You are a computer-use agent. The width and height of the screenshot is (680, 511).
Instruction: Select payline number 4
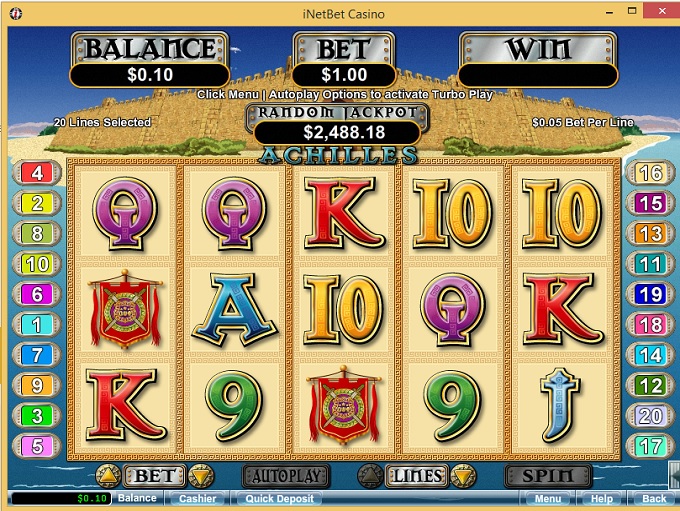pyautogui.click(x=38, y=173)
